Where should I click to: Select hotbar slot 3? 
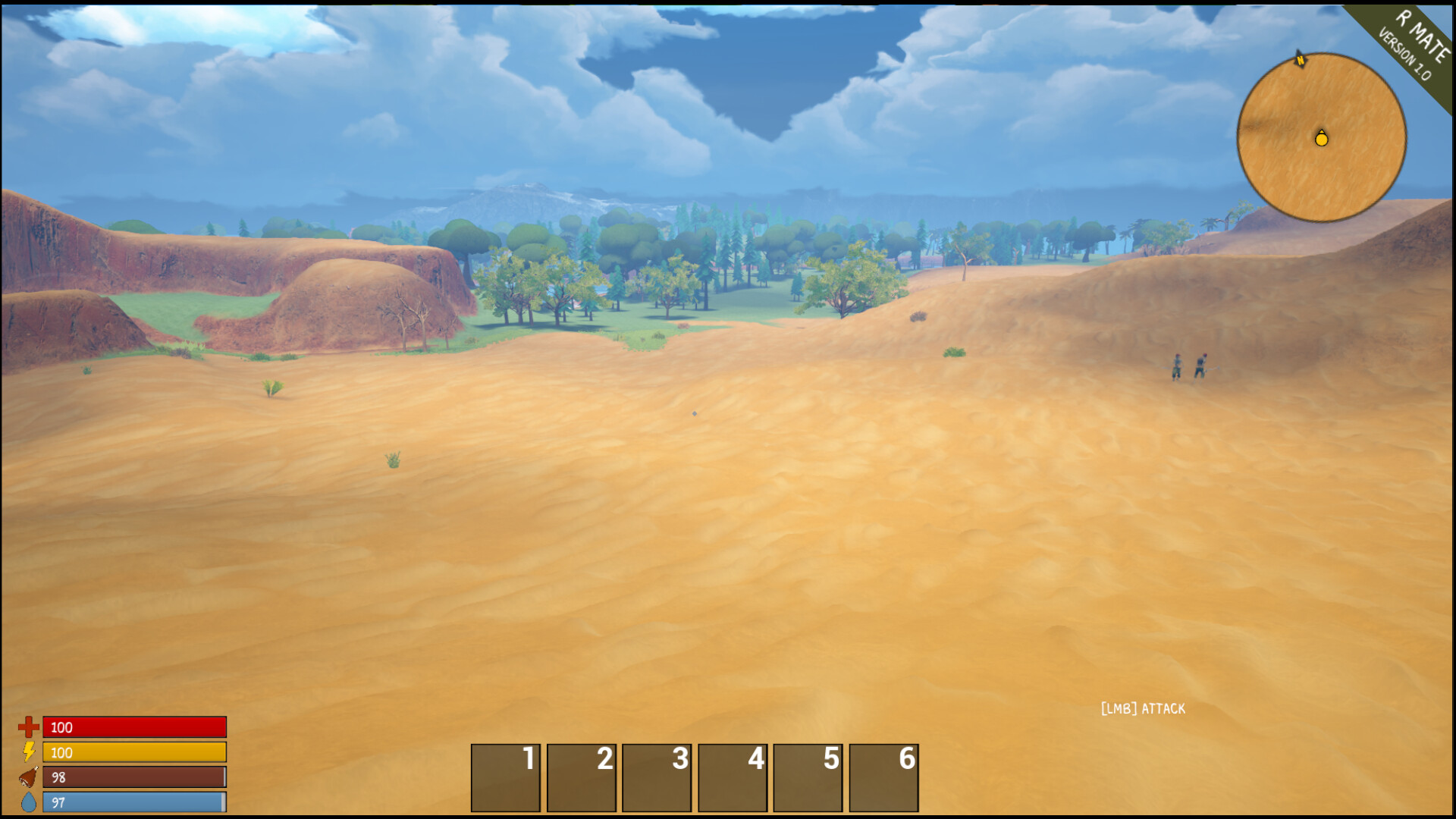click(x=657, y=777)
